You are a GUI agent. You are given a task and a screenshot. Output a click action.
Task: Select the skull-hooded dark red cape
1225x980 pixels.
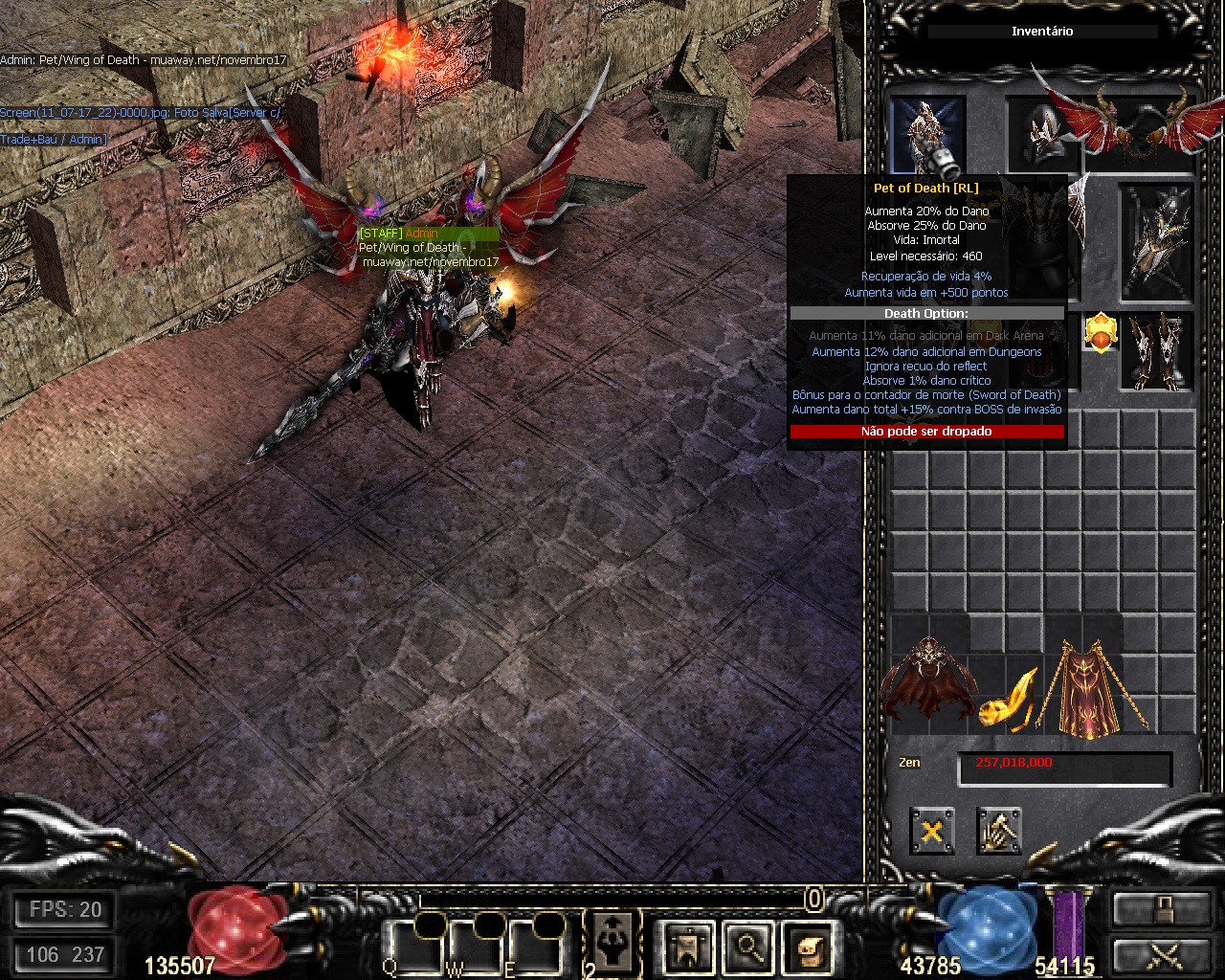(x=928, y=684)
